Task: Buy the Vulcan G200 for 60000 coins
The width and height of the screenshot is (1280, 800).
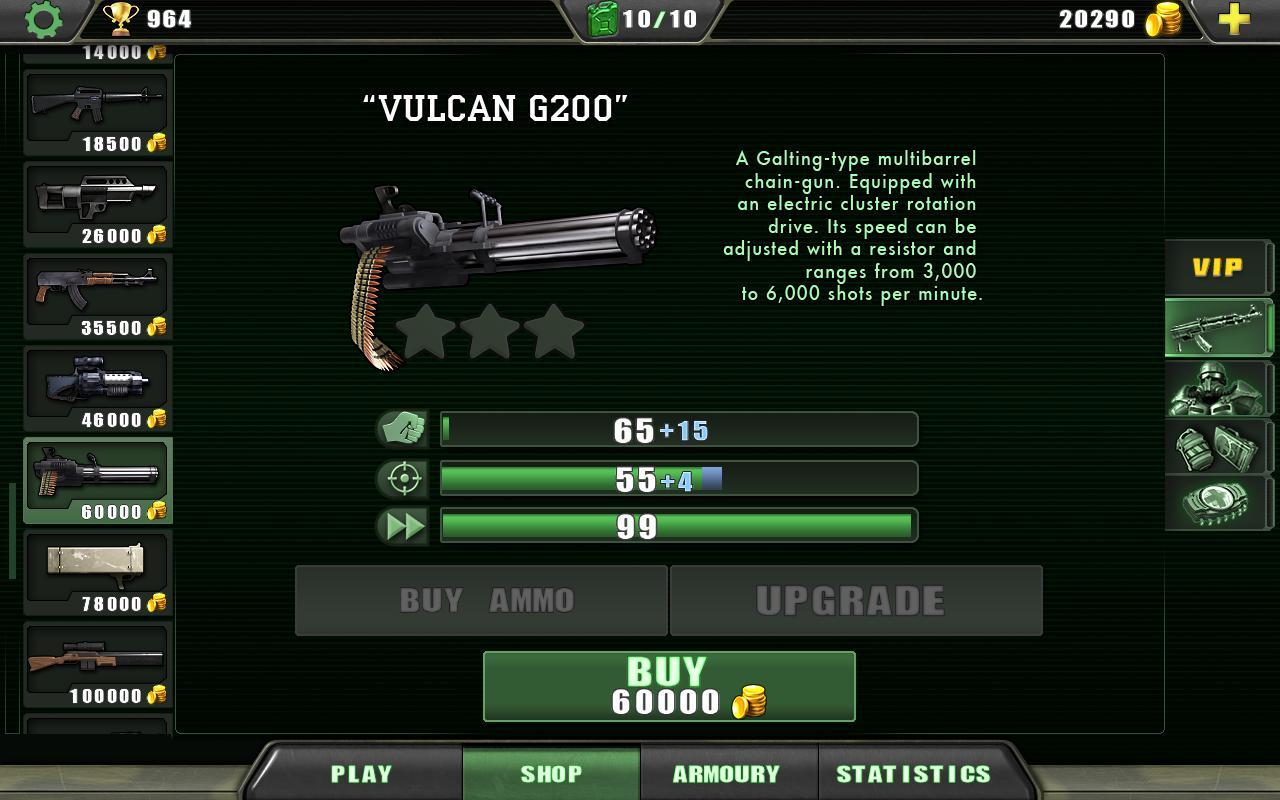Action: coord(668,686)
